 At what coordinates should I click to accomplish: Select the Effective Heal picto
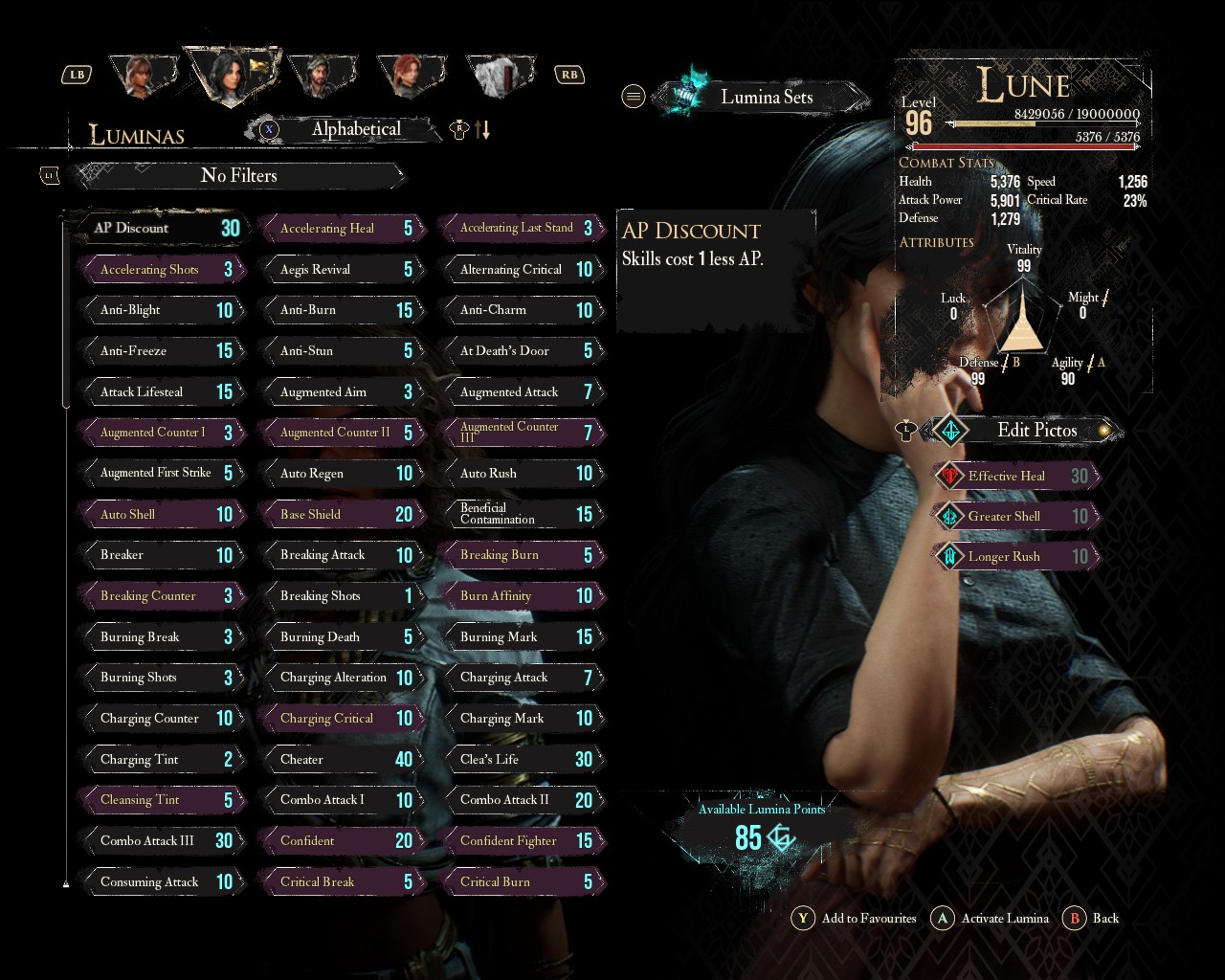[1016, 477]
